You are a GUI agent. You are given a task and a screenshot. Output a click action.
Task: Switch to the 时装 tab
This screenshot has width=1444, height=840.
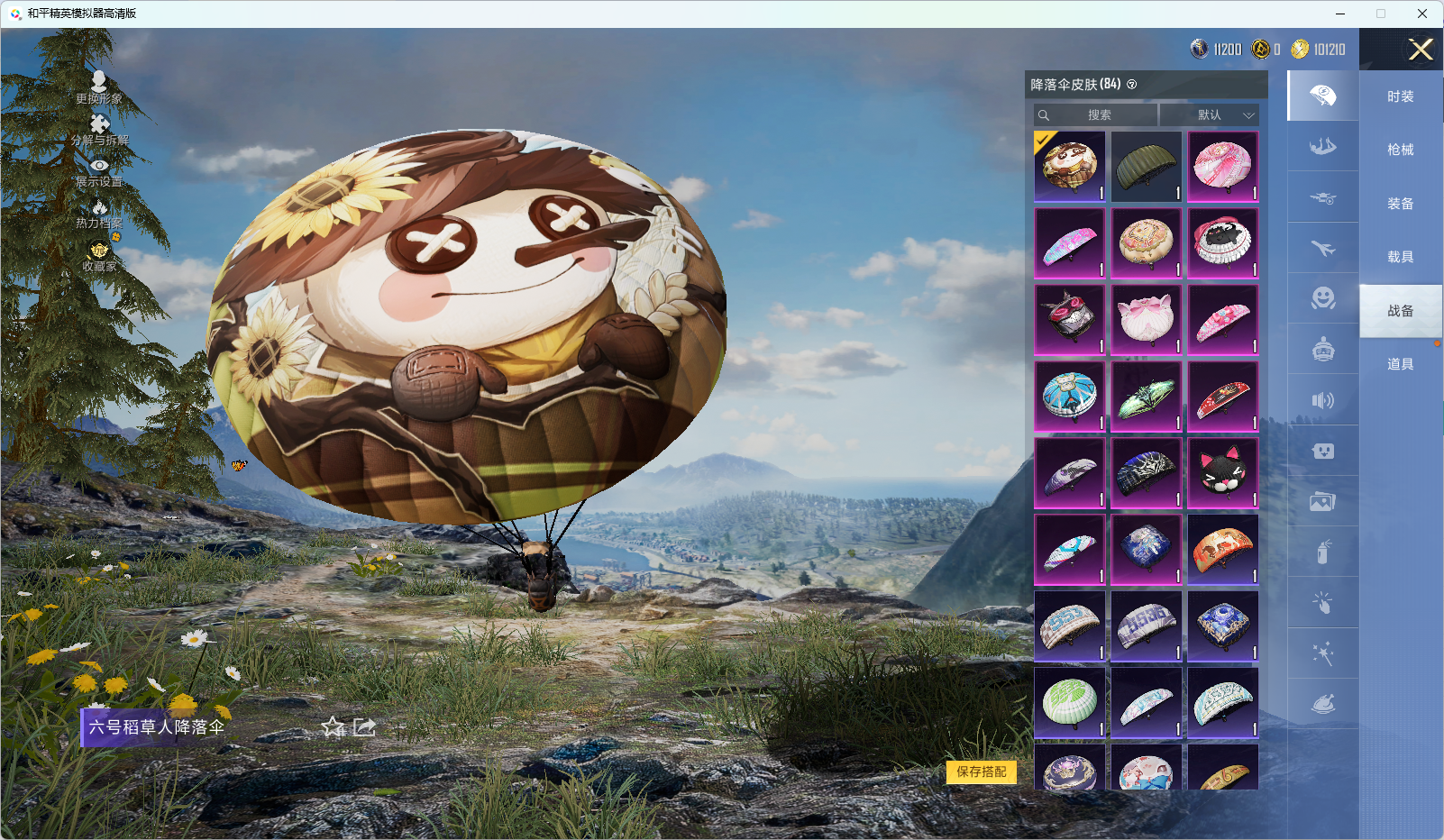pyautogui.click(x=1400, y=96)
